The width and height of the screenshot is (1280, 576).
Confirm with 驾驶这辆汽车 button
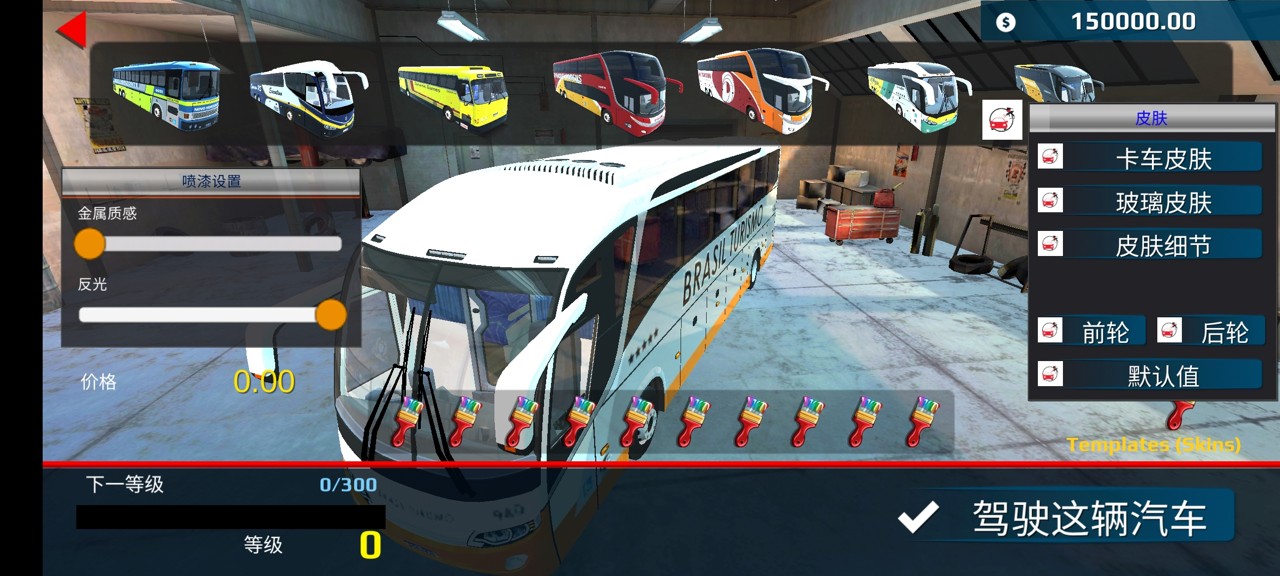pos(1066,517)
